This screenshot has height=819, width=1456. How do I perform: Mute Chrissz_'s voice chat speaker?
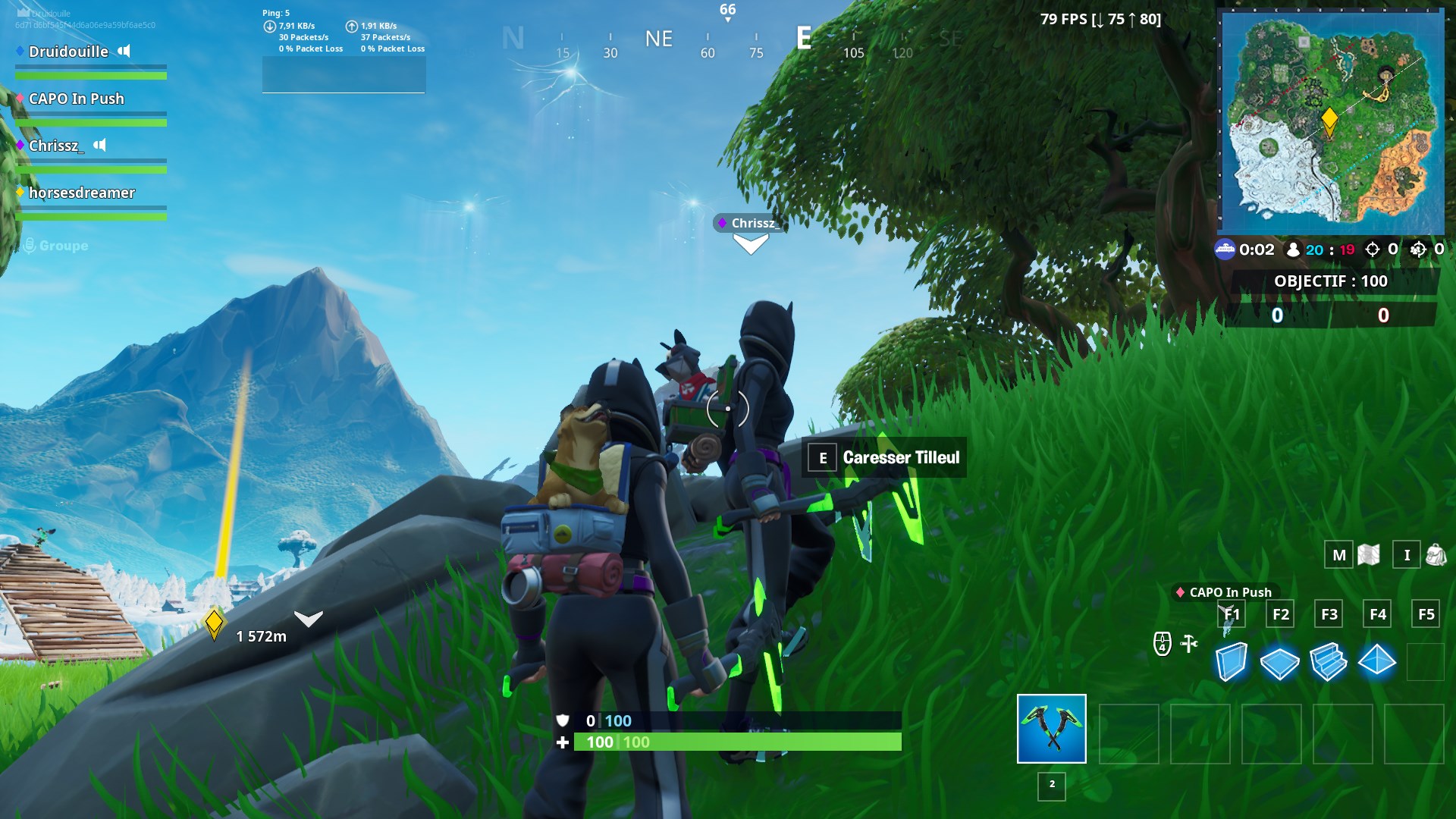pos(102,146)
